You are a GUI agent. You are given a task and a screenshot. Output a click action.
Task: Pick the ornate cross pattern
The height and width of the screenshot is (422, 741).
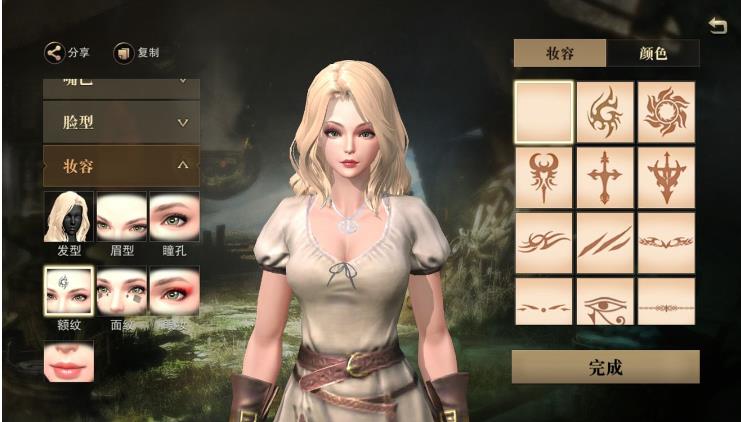pyautogui.click(x=605, y=176)
